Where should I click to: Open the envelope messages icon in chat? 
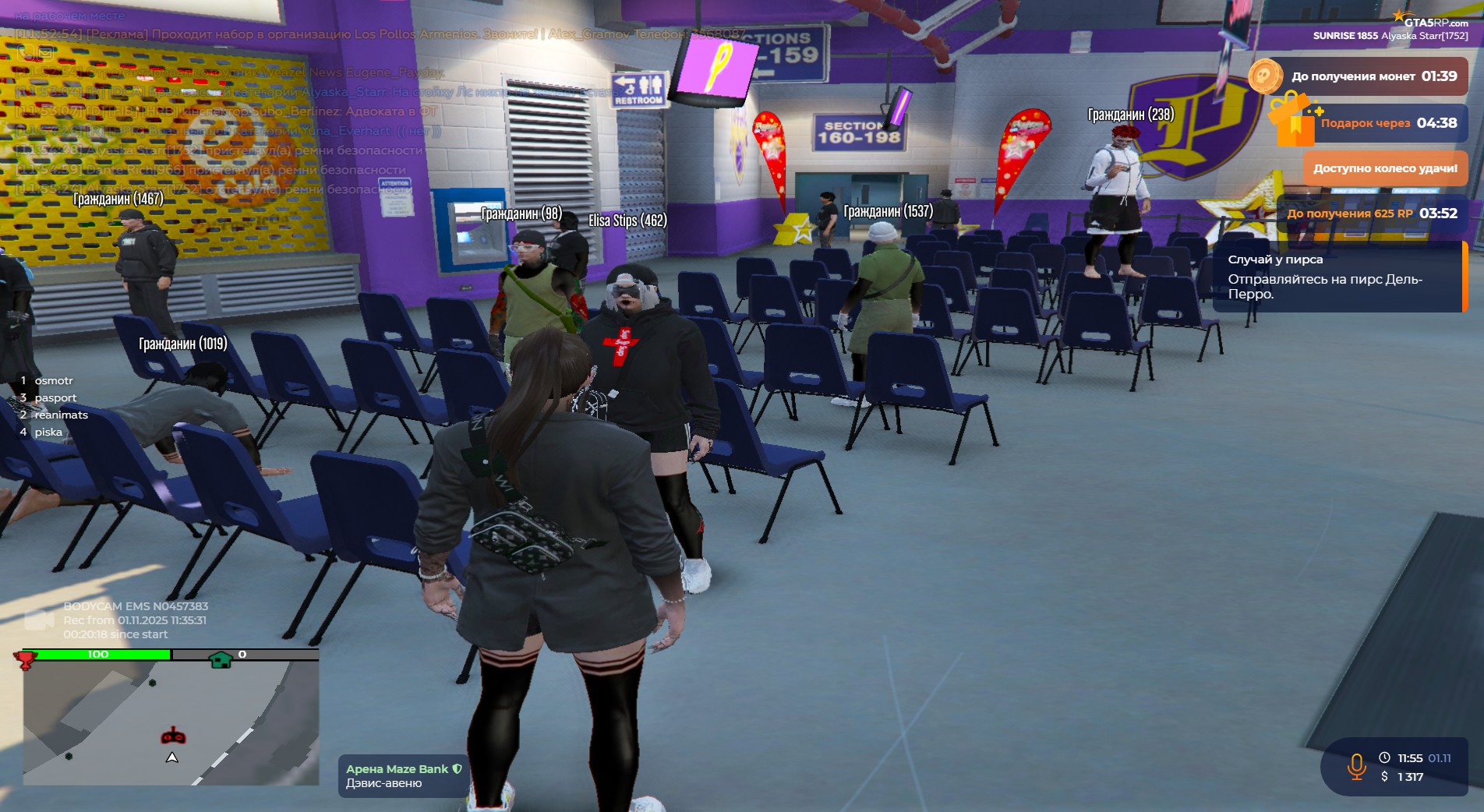pyautogui.click(x=45, y=53)
